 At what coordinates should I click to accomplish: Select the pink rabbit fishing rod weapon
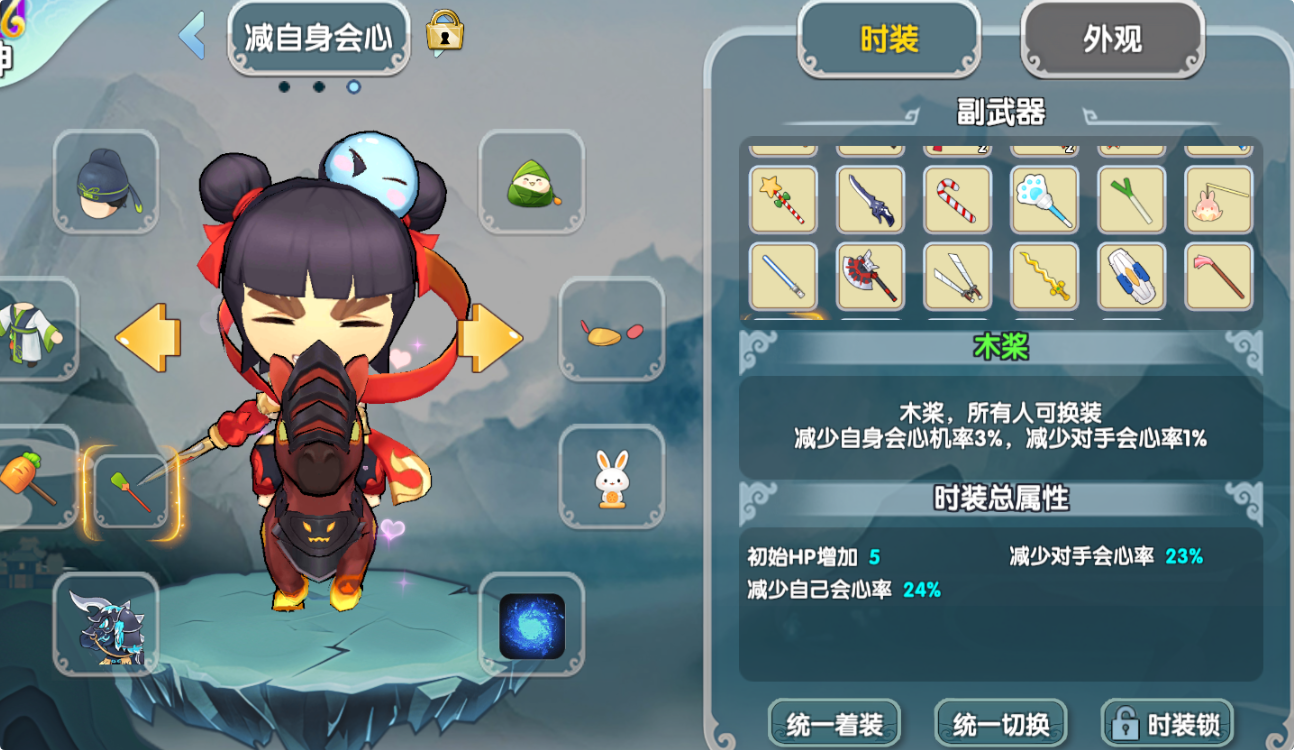(x=1218, y=200)
